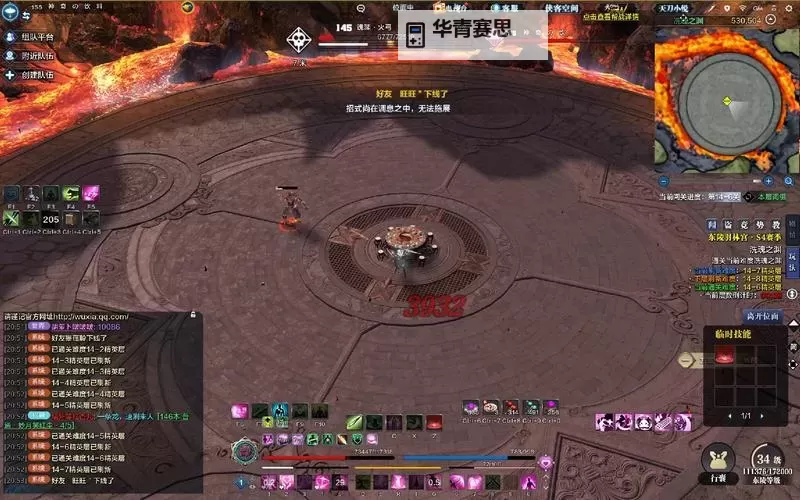Switch to the 玩法 side tab
The height and width of the screenshot is (500, 800).
coord(792,259)
